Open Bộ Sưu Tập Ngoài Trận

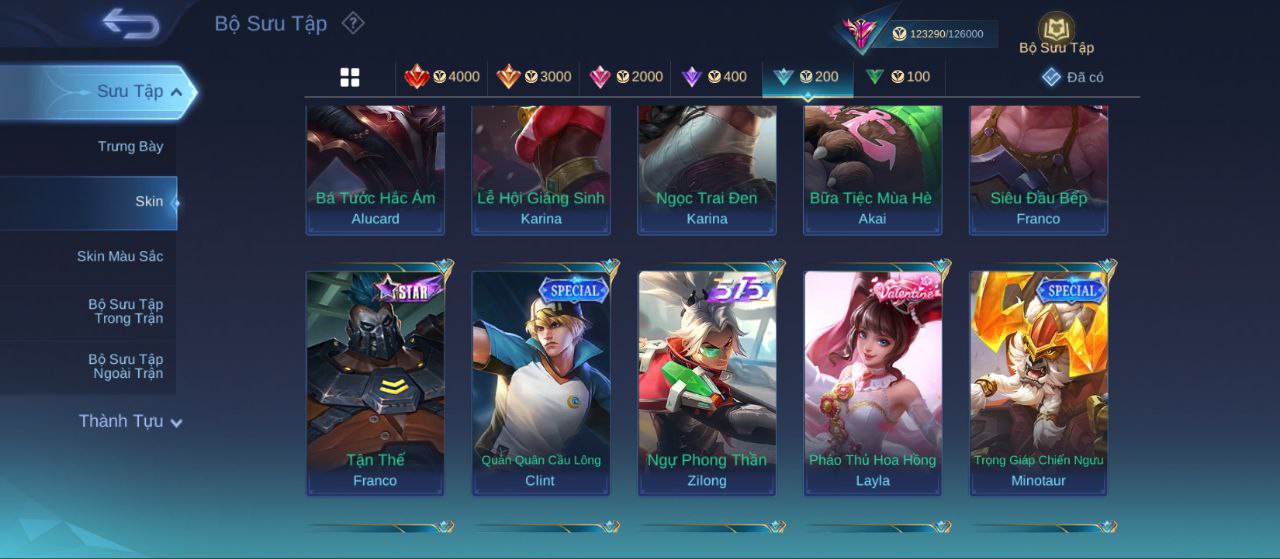[125, 366]
